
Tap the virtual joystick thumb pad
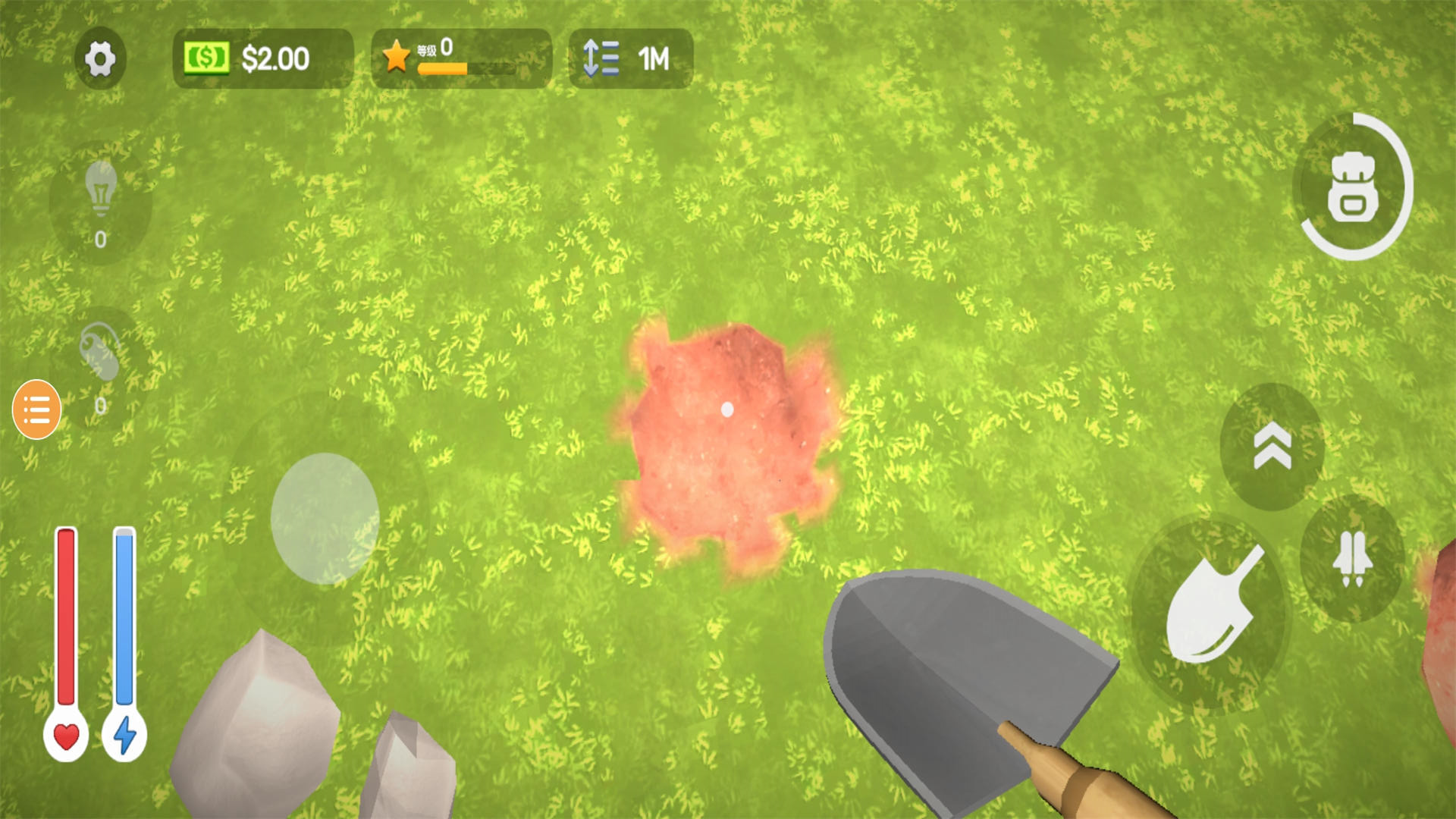pos(325,519)
